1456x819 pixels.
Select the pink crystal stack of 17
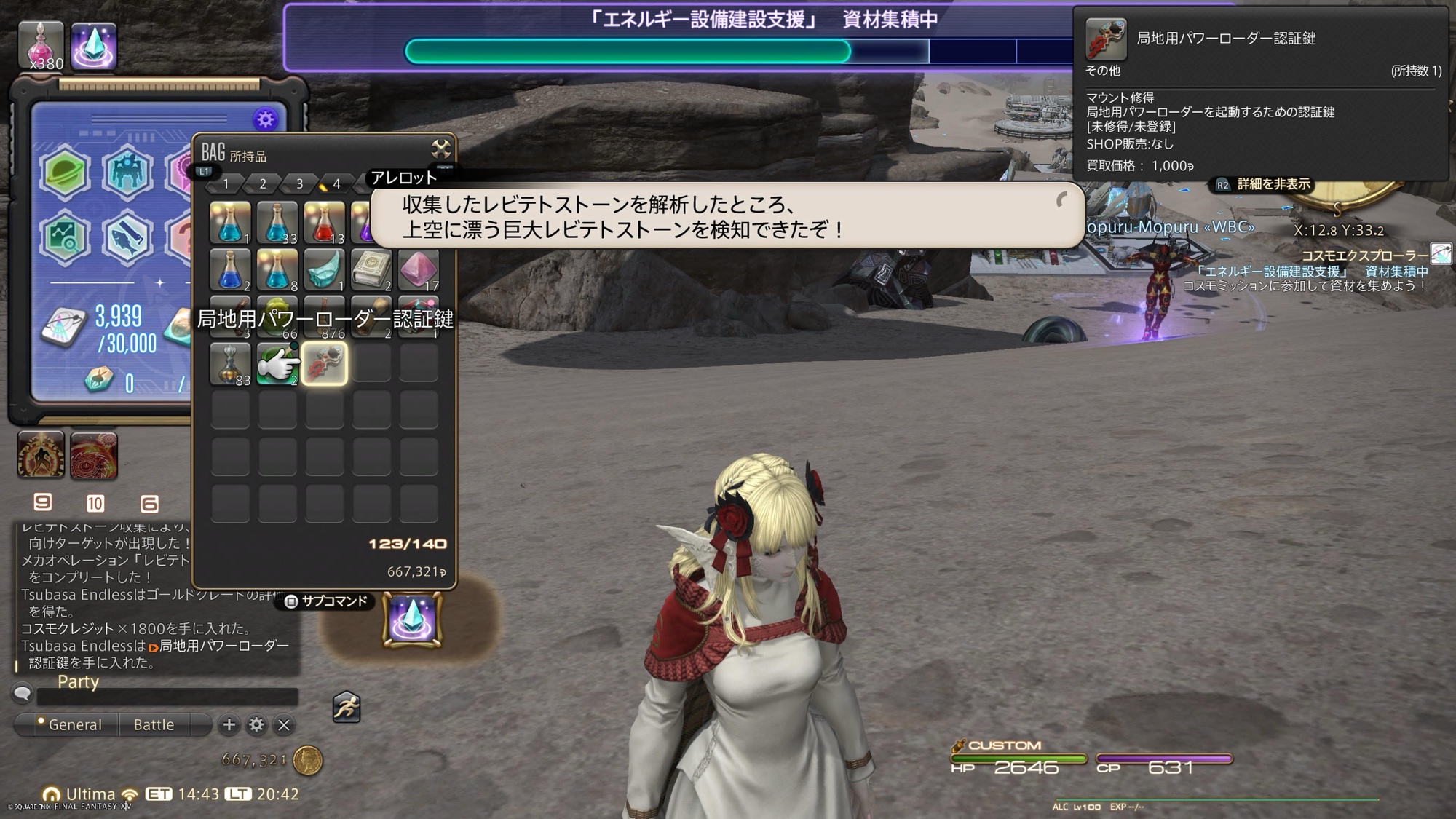(419, 269)
